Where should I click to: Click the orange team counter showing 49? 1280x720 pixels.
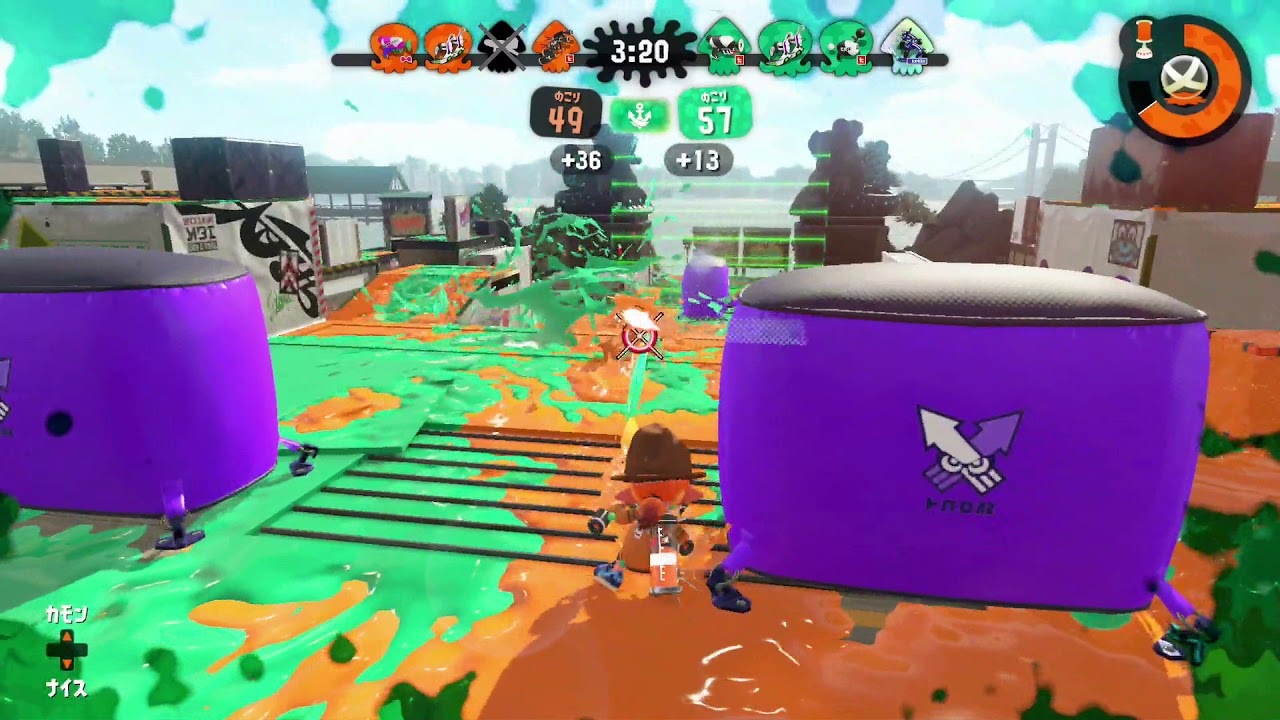[568, 115]
